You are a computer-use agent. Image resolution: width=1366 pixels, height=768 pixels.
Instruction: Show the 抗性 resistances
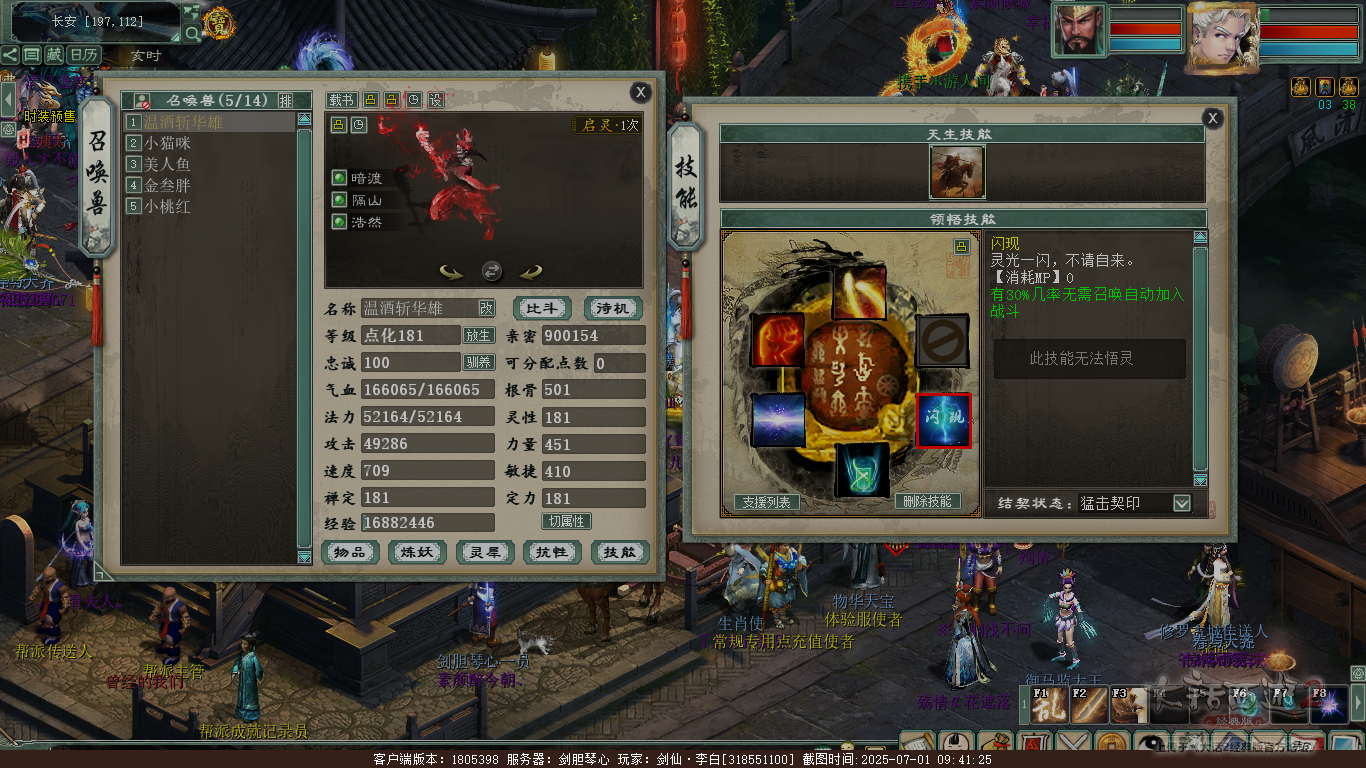tap(552, 552)
